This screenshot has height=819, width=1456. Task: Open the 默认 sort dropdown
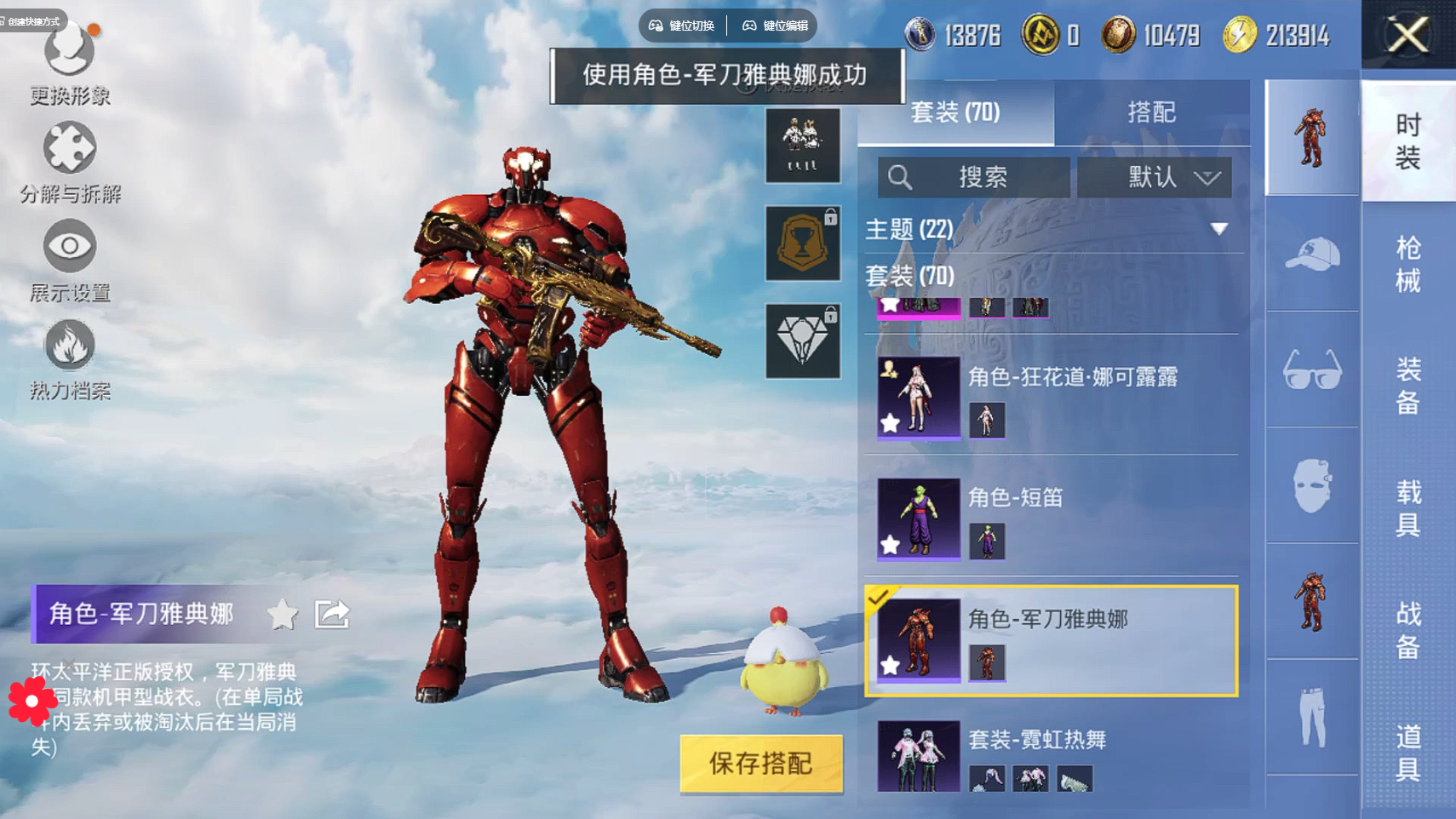point(1154,177)
